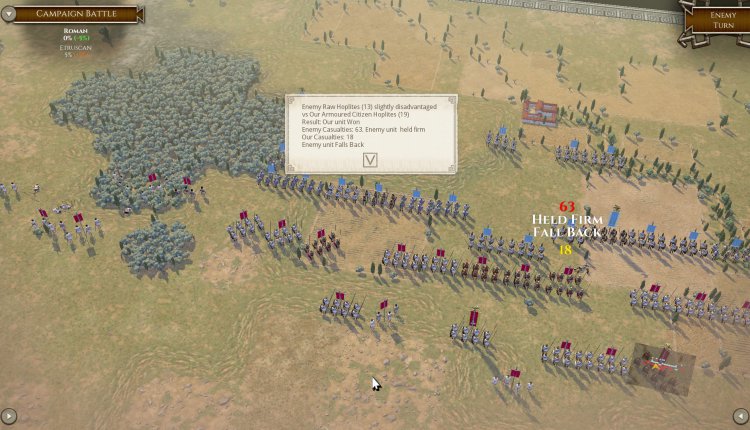Expand the bottom-right corner arrow panel

740,416
